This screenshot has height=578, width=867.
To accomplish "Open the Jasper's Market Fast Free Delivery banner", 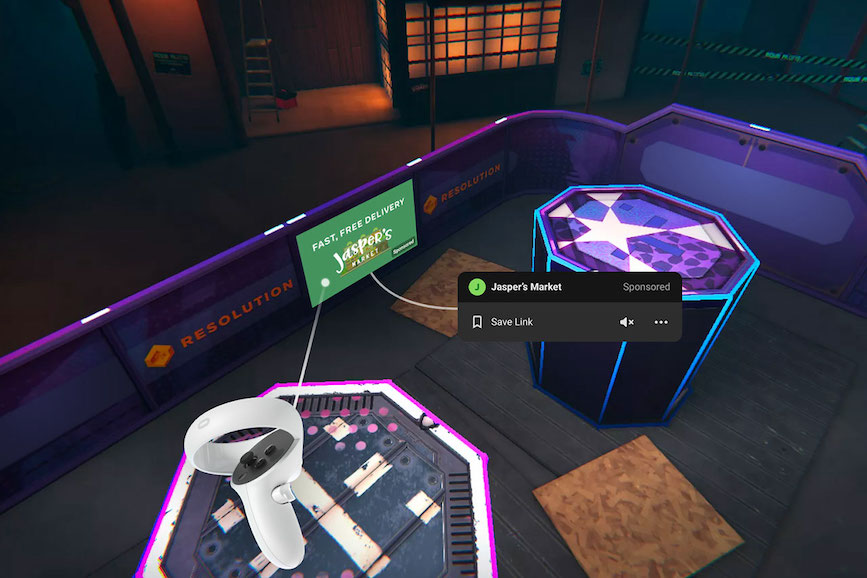I will coord(357,237).
